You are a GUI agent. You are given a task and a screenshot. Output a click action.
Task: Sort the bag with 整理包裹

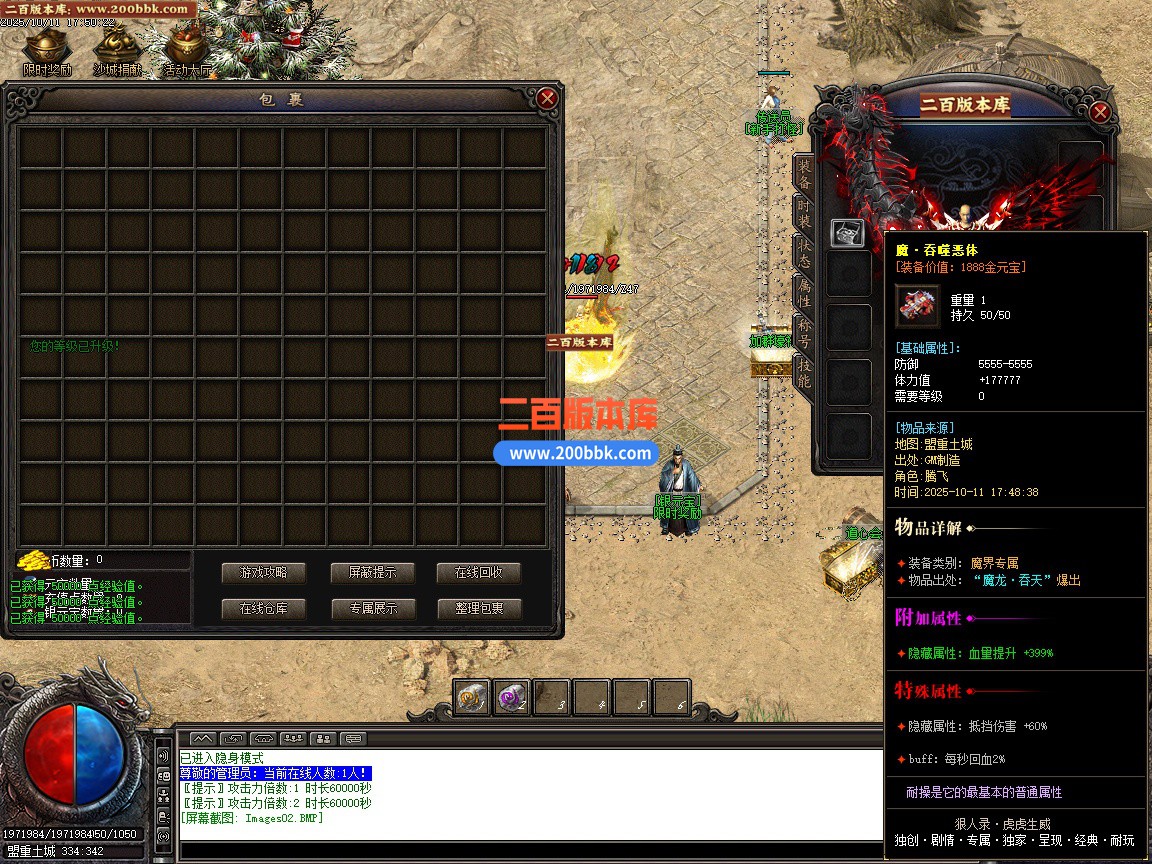click(x=479, y=608)
